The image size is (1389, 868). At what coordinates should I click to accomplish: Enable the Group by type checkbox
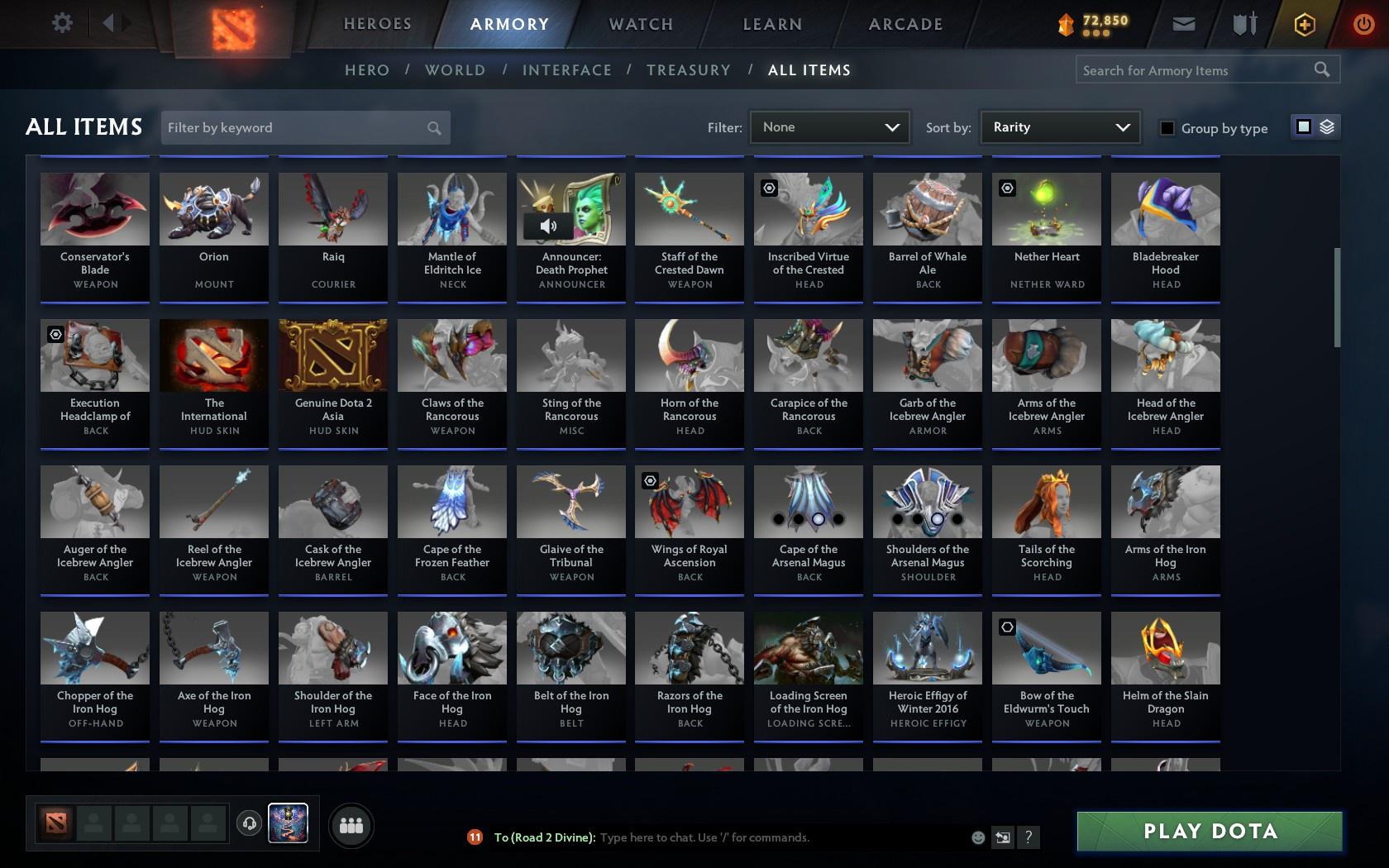(x=1167, y=128)
